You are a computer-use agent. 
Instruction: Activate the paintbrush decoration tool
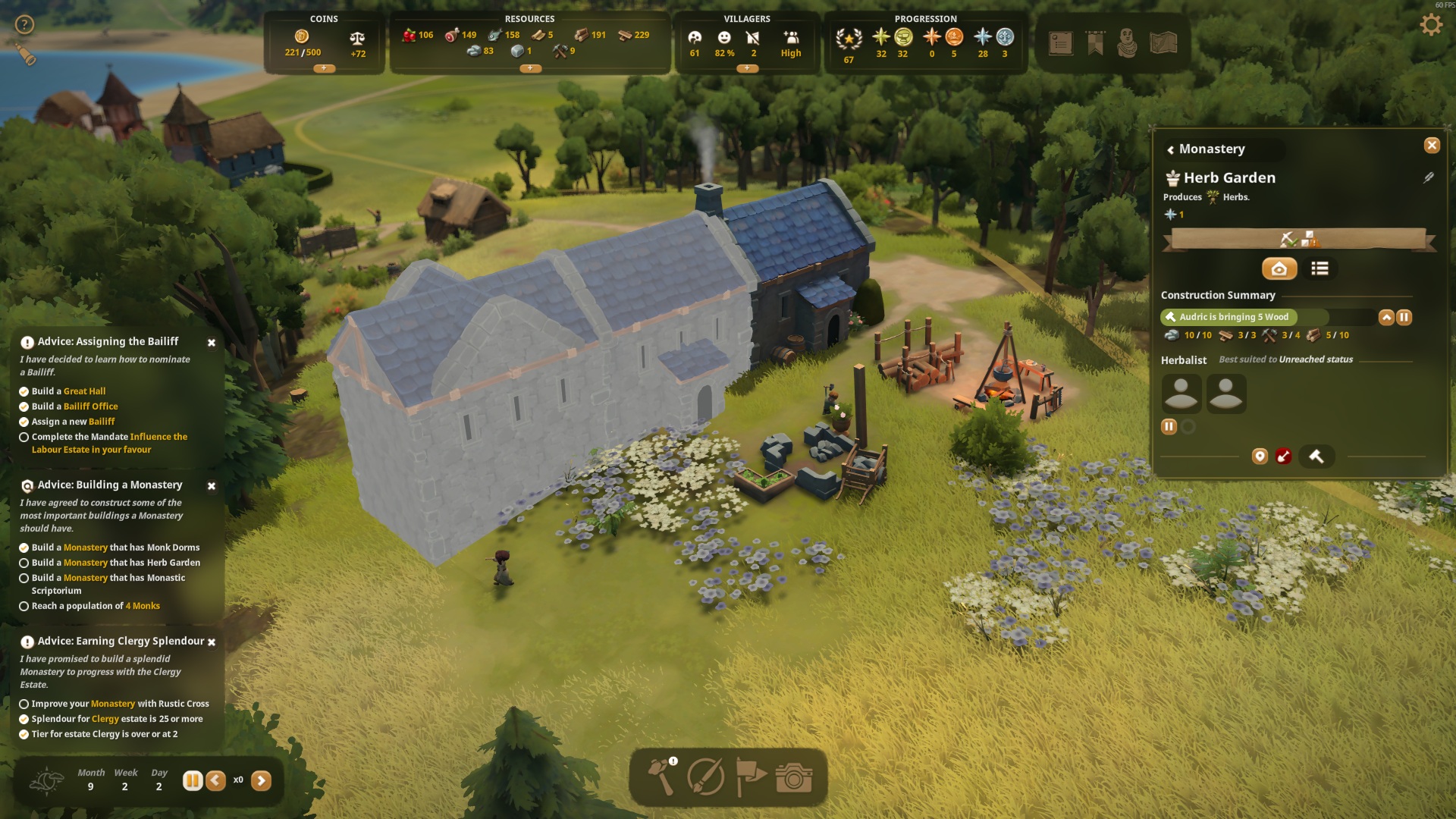pos(705,777)
